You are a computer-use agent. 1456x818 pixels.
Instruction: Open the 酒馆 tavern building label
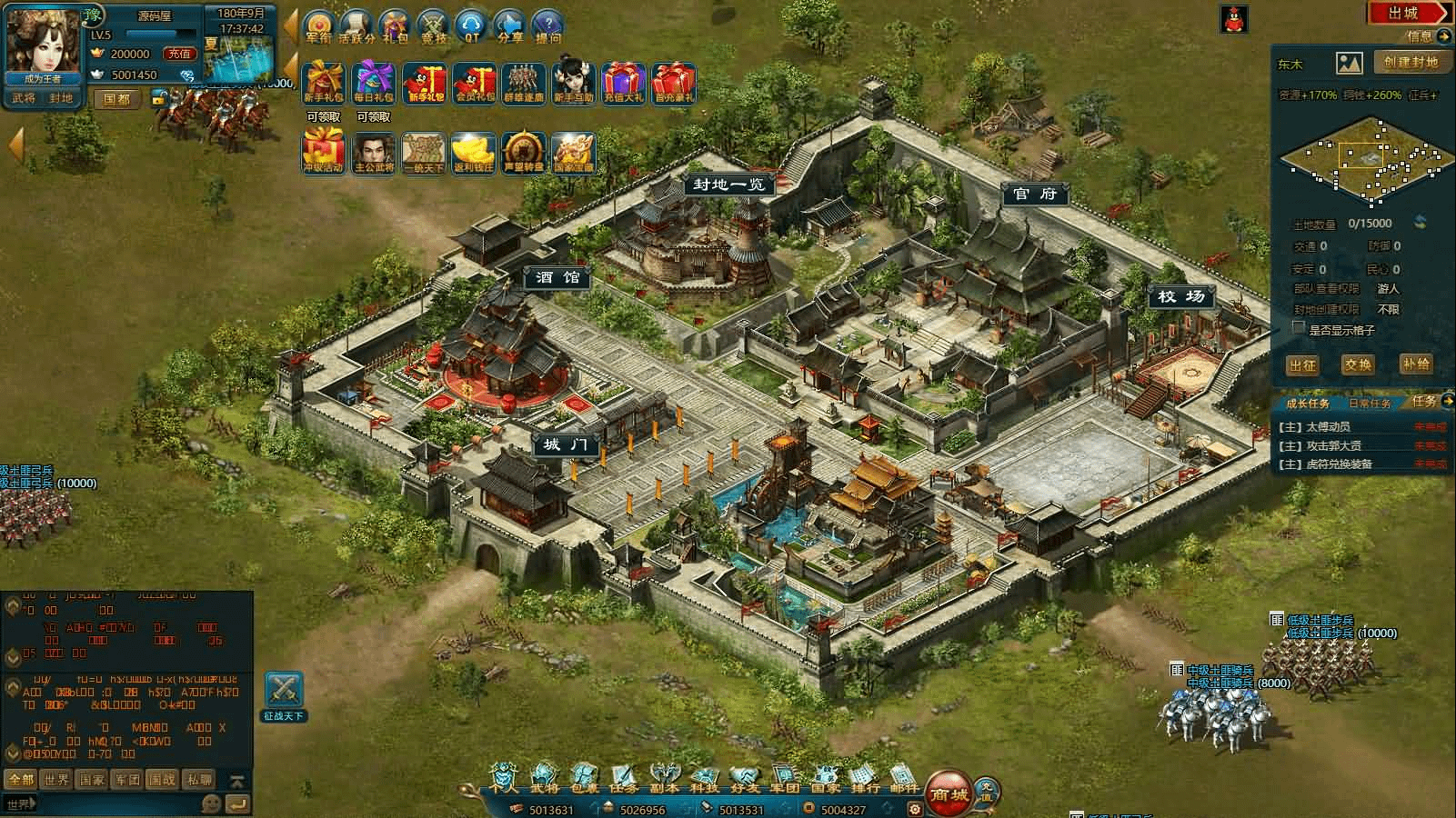pyautogui.click(x=557, y=278)
